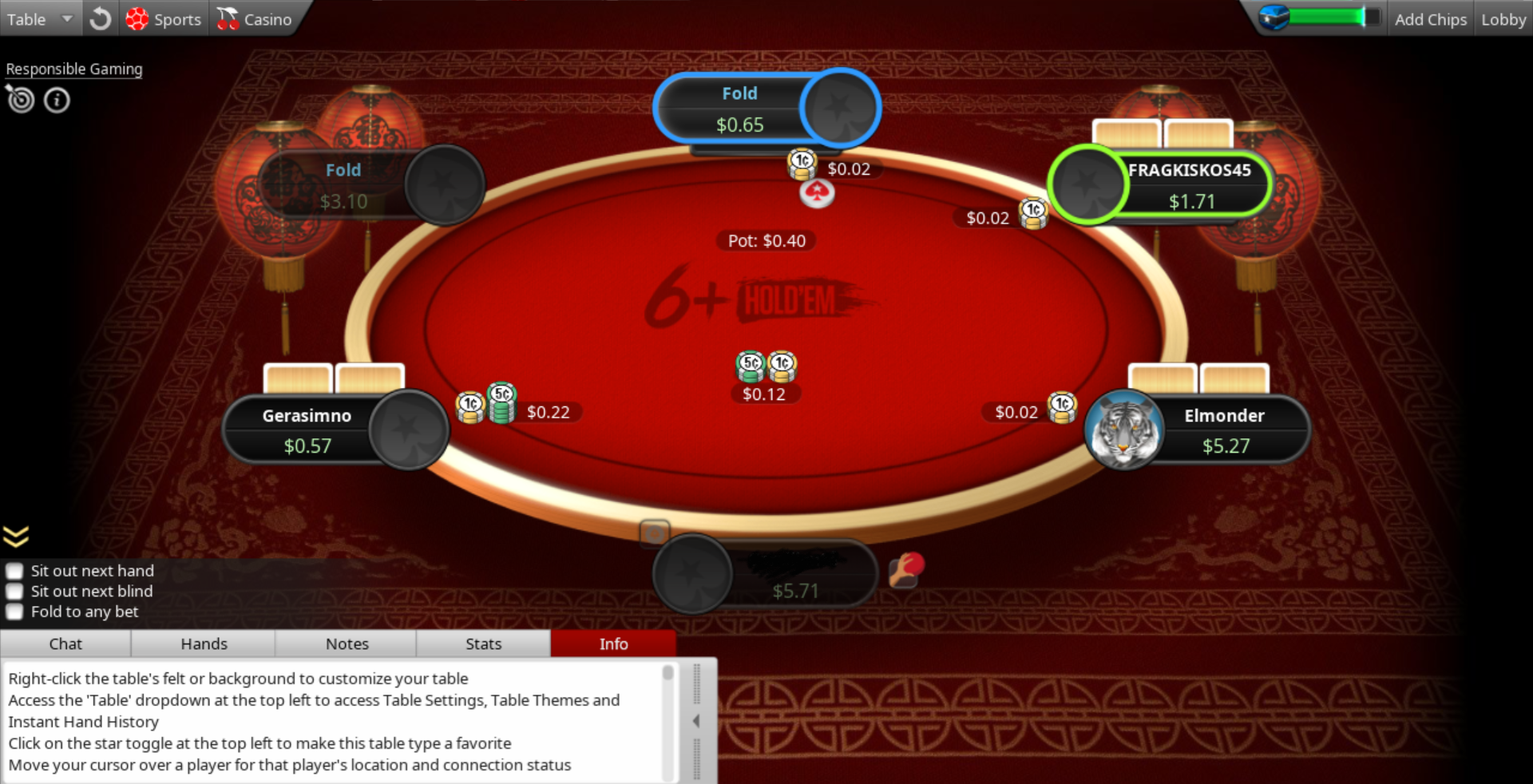
Task: Toggle Sit out next hand checkbox
Action: (x=14, y=571)
